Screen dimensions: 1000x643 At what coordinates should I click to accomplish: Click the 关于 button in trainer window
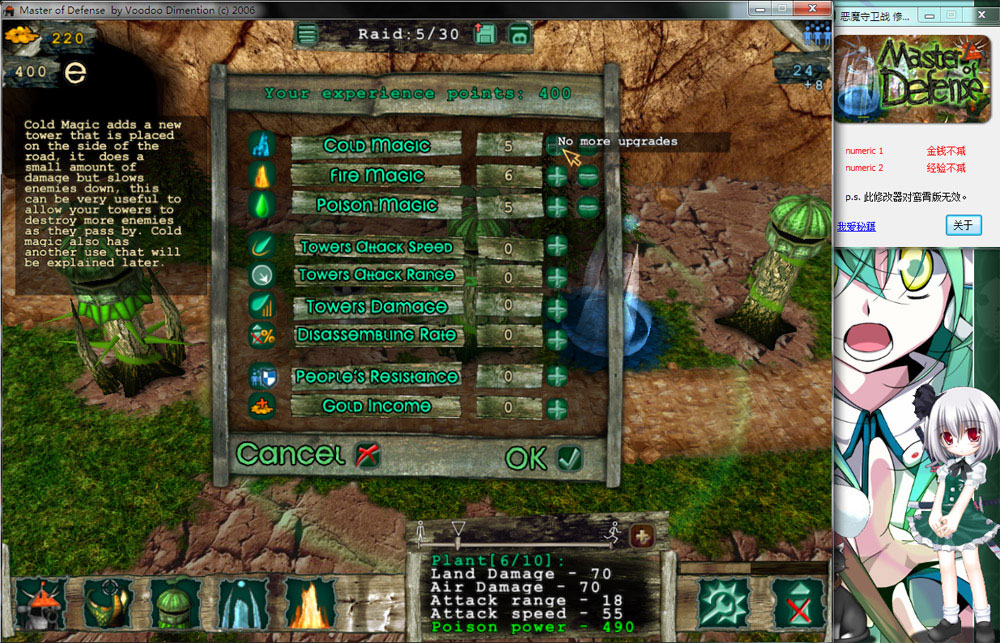[x=963, y=226]
